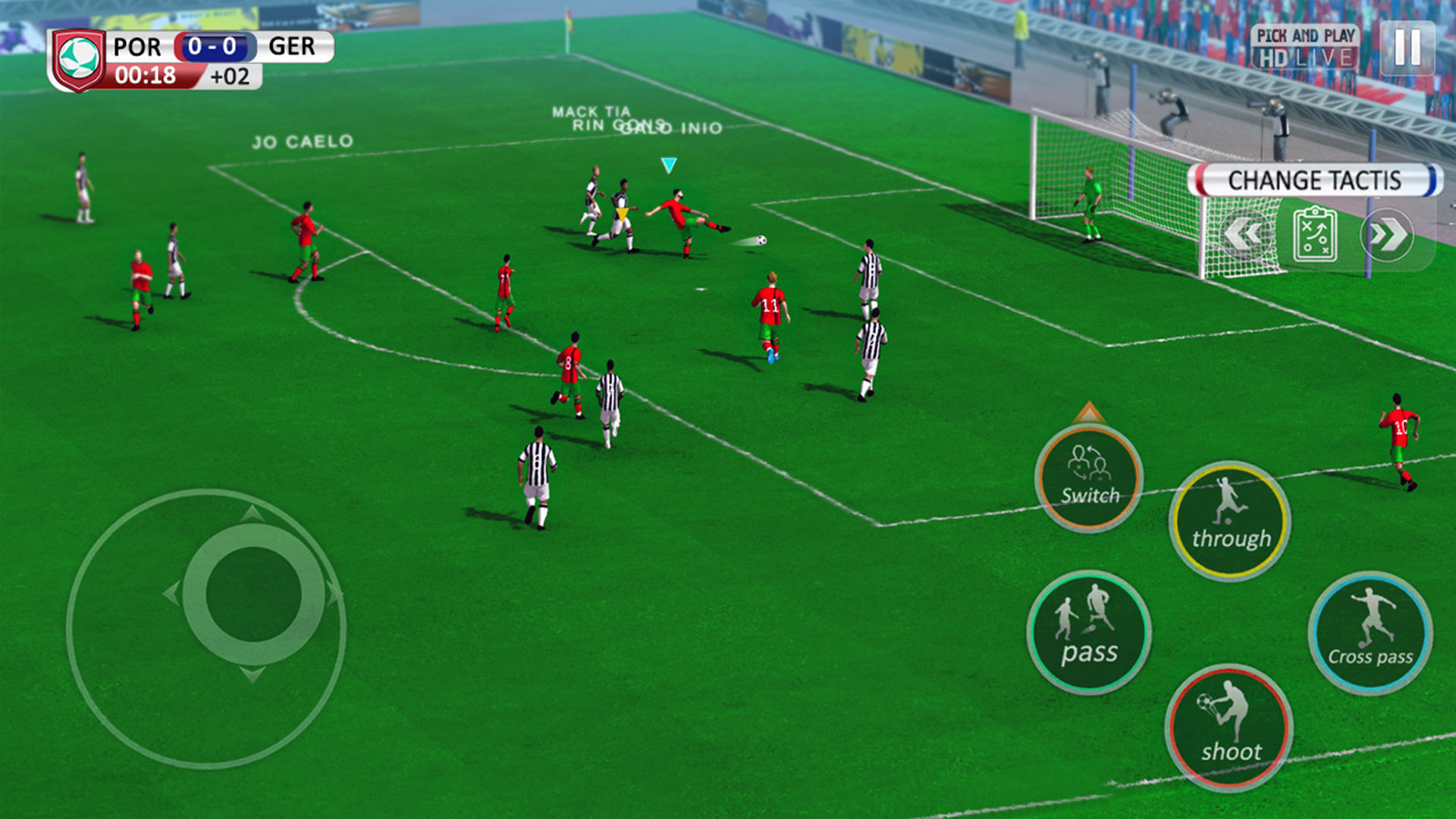This screenshot has width=1456, height=819.
Task: Pause the match with the pause button
Action: [1407, 49]
